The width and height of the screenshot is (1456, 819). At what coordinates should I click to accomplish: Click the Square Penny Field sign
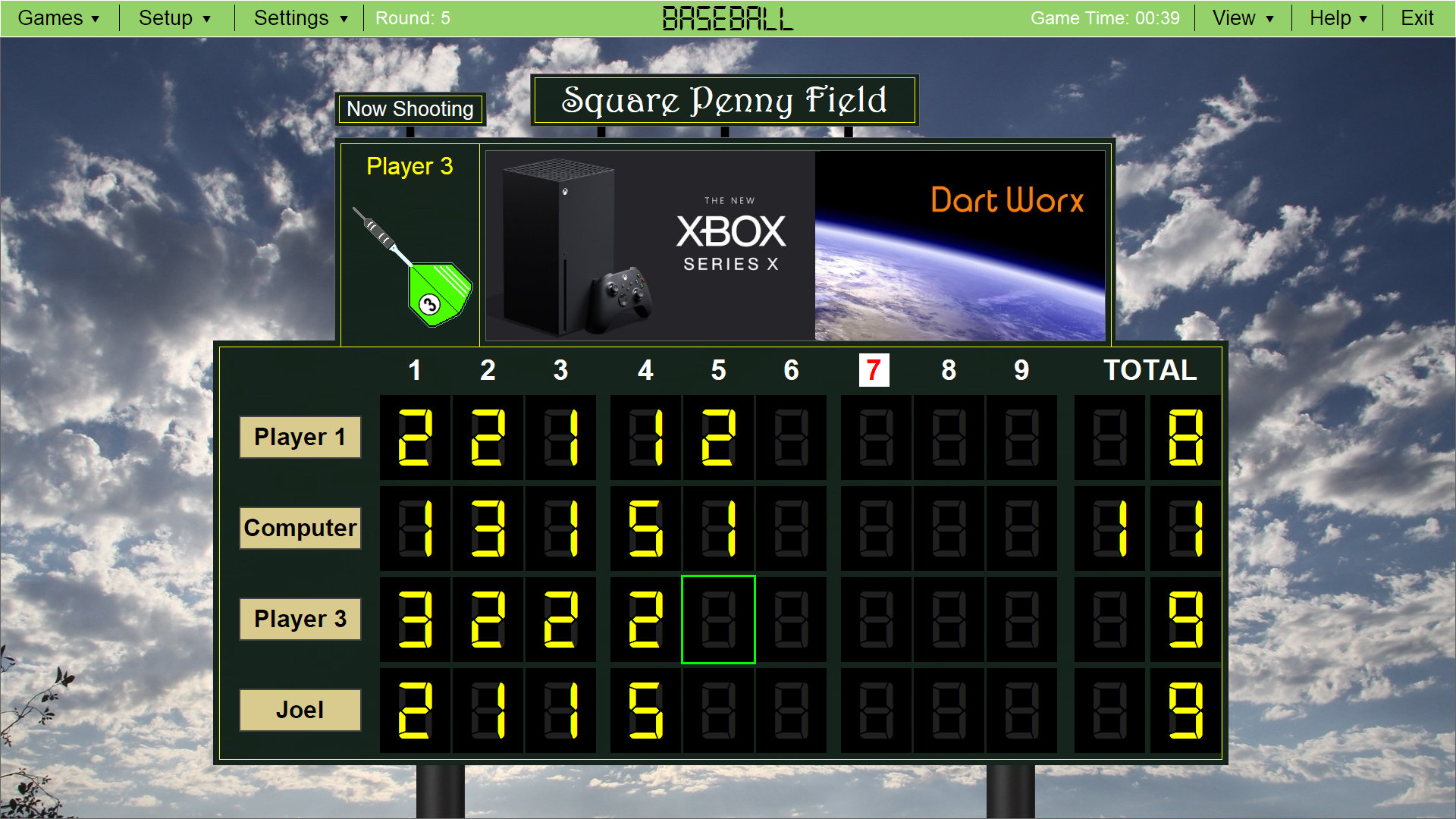723,99
